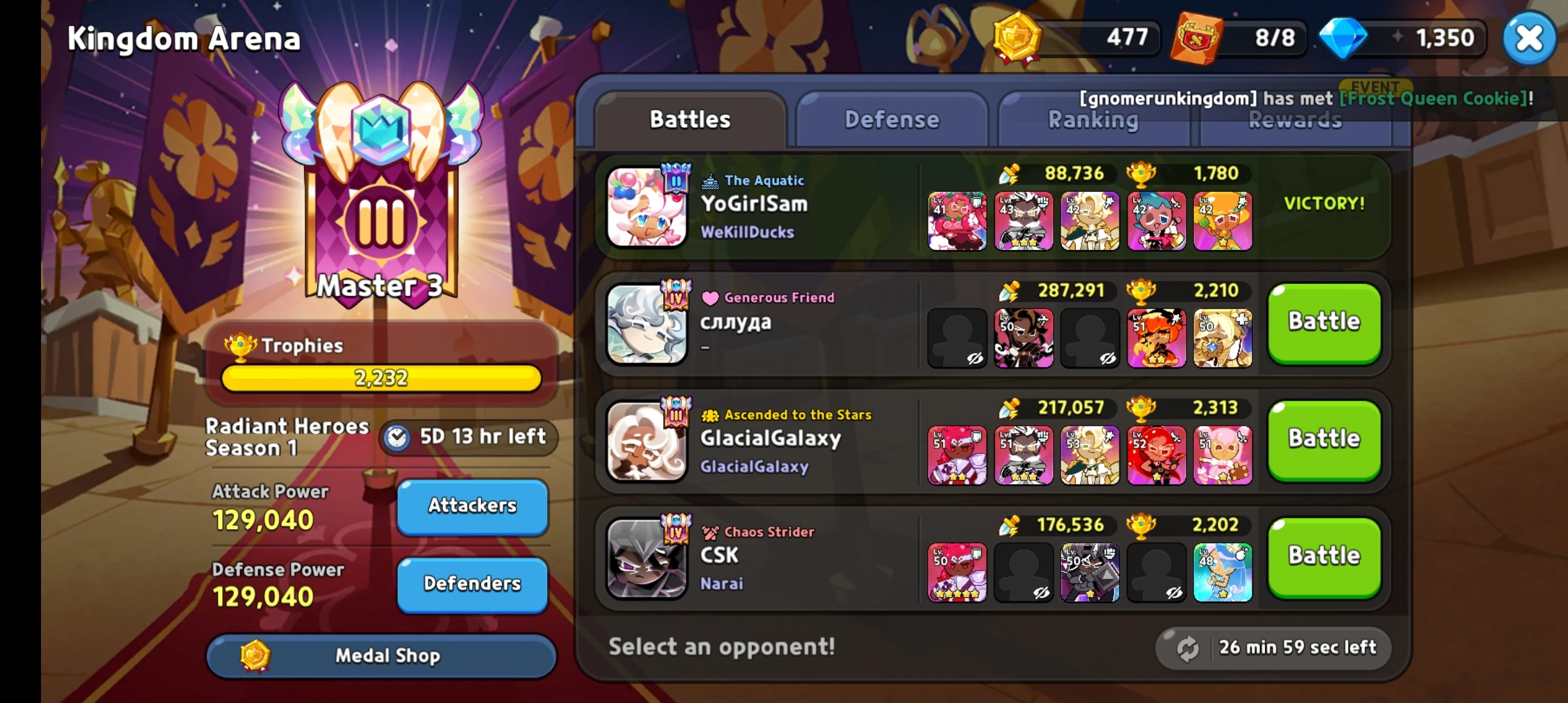This screenshot has height=703, width=1568.
Task: Select the Rewards tab
Action: (x=1295, y=120)
